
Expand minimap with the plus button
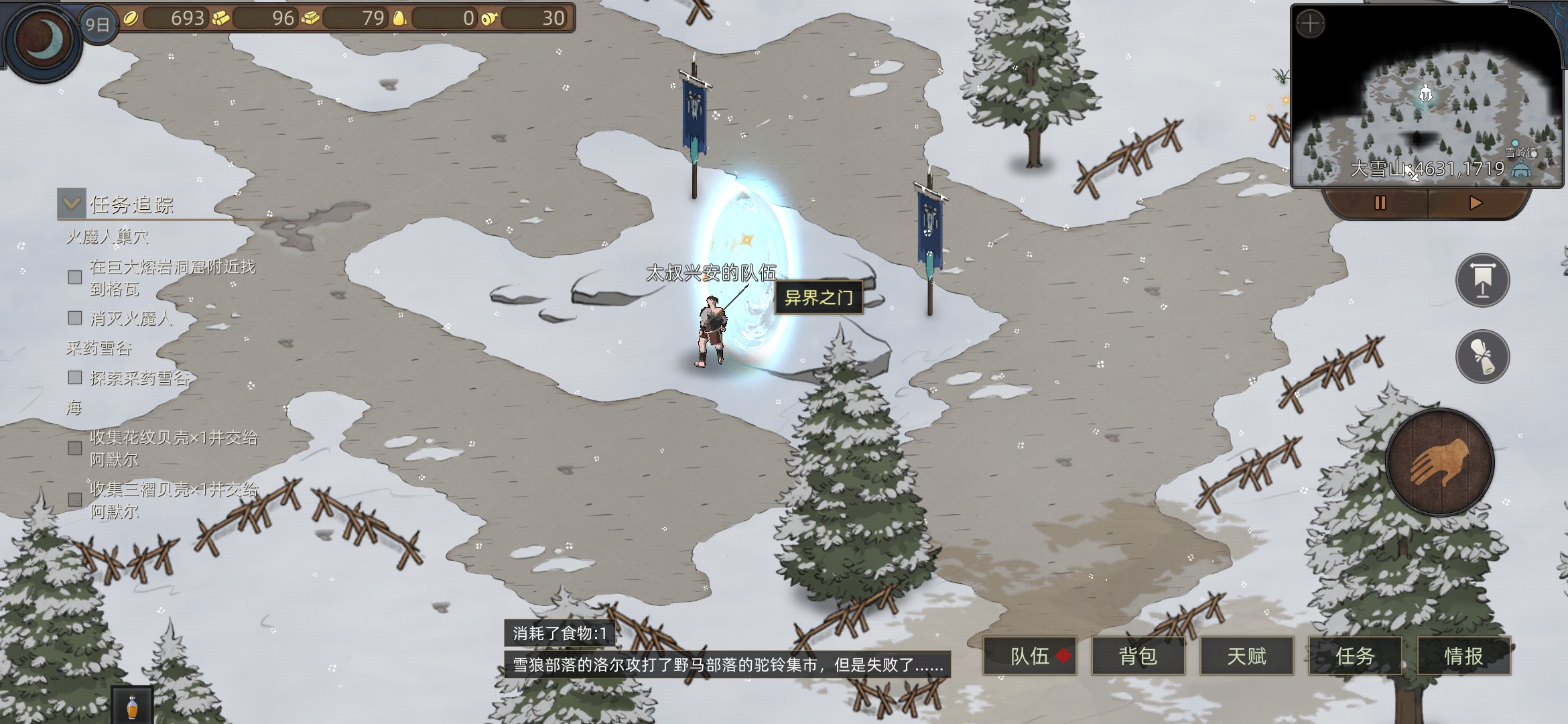[x=1310, y=25]
